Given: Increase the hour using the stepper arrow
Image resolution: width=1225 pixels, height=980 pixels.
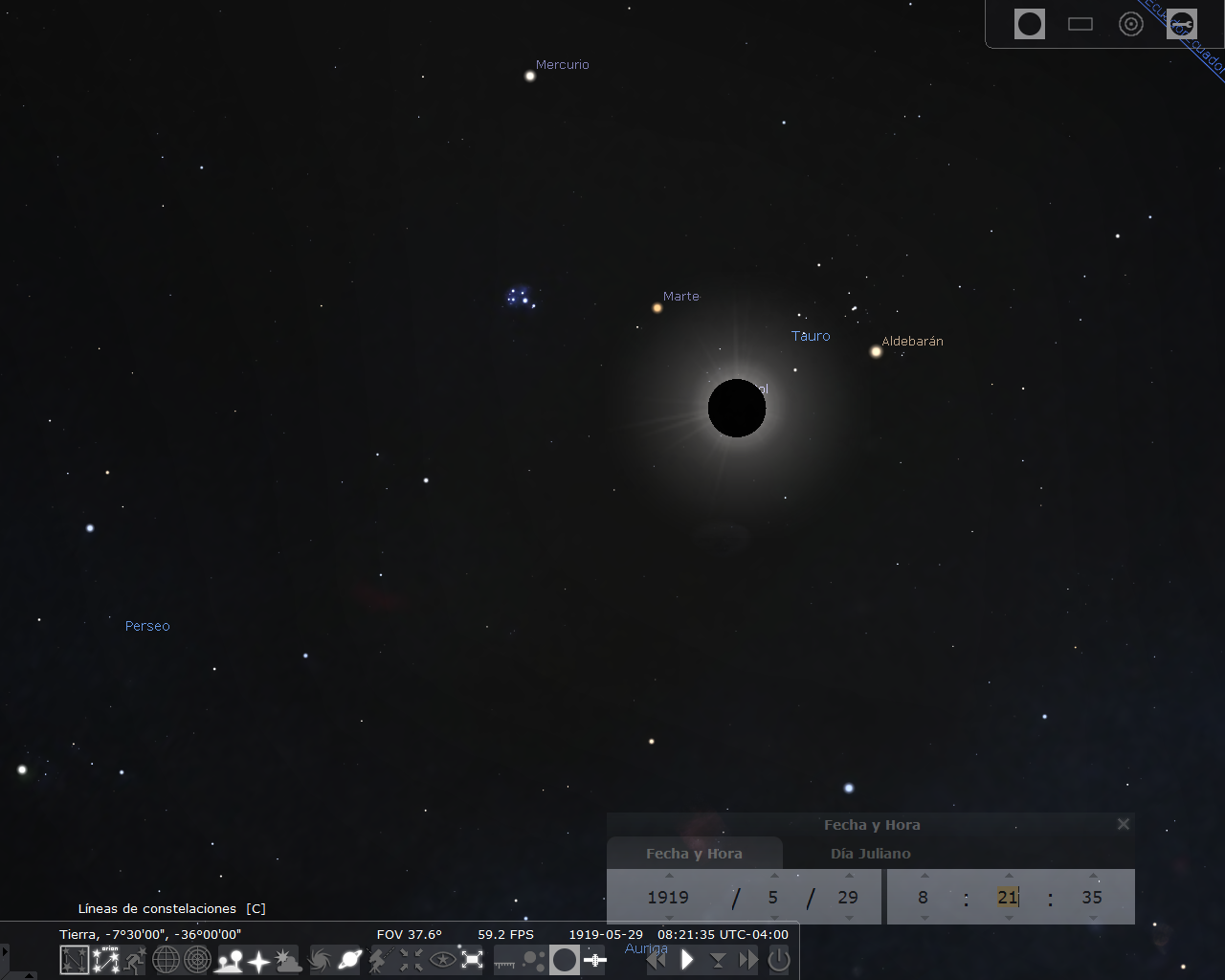Looking at the screenshot, I should tap(923, 875).
